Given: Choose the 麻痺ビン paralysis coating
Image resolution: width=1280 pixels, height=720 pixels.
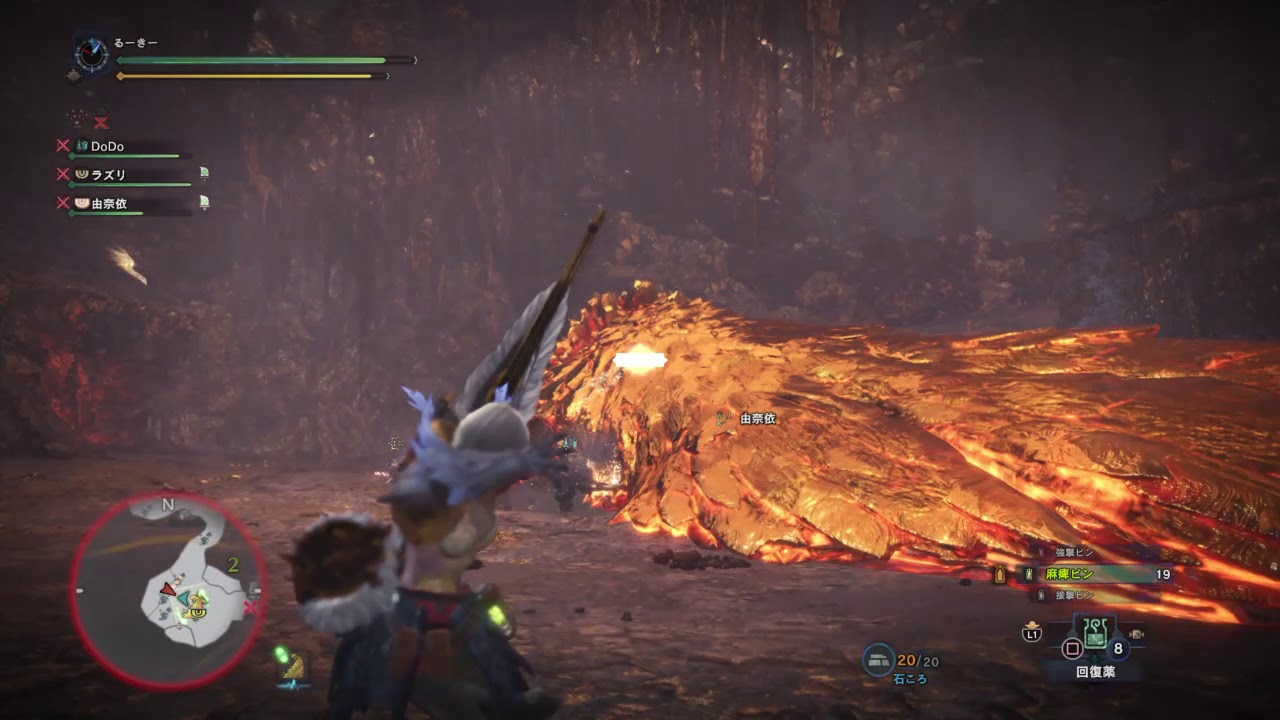Looking at the screenshot, I should pyautogui.click(x=1071, y=574).
